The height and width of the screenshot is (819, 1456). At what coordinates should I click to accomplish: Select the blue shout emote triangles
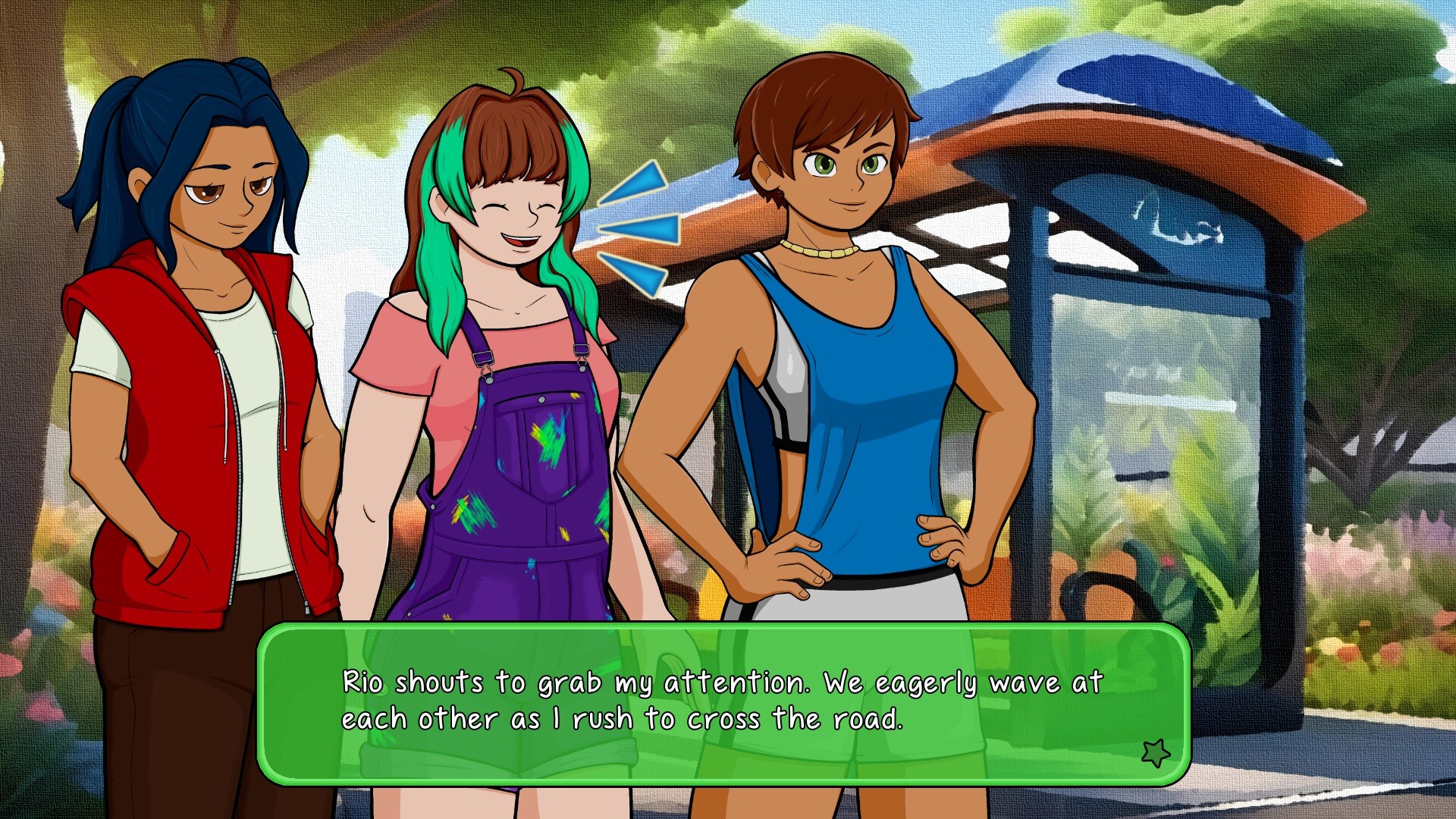[641, 227]
